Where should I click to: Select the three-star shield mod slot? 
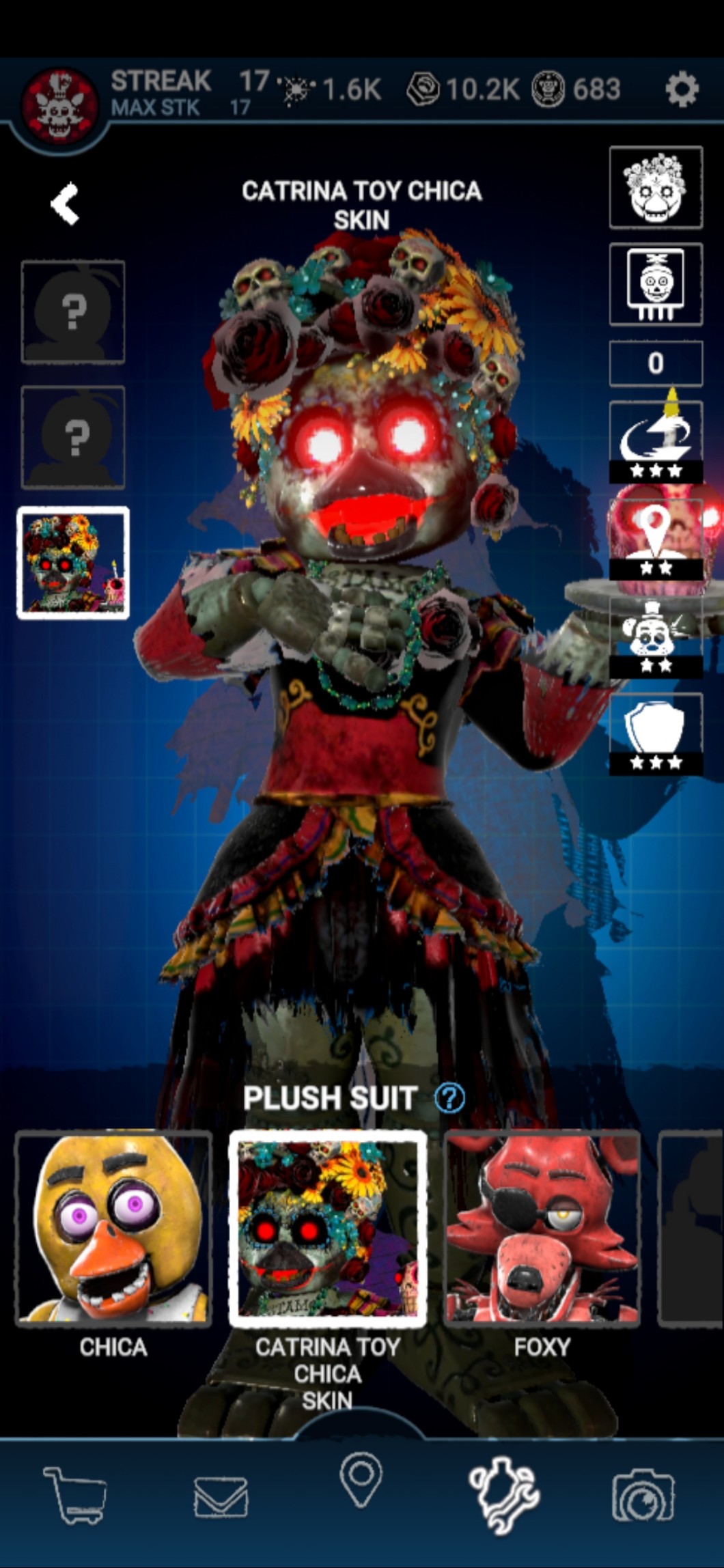tap(656, 733)
